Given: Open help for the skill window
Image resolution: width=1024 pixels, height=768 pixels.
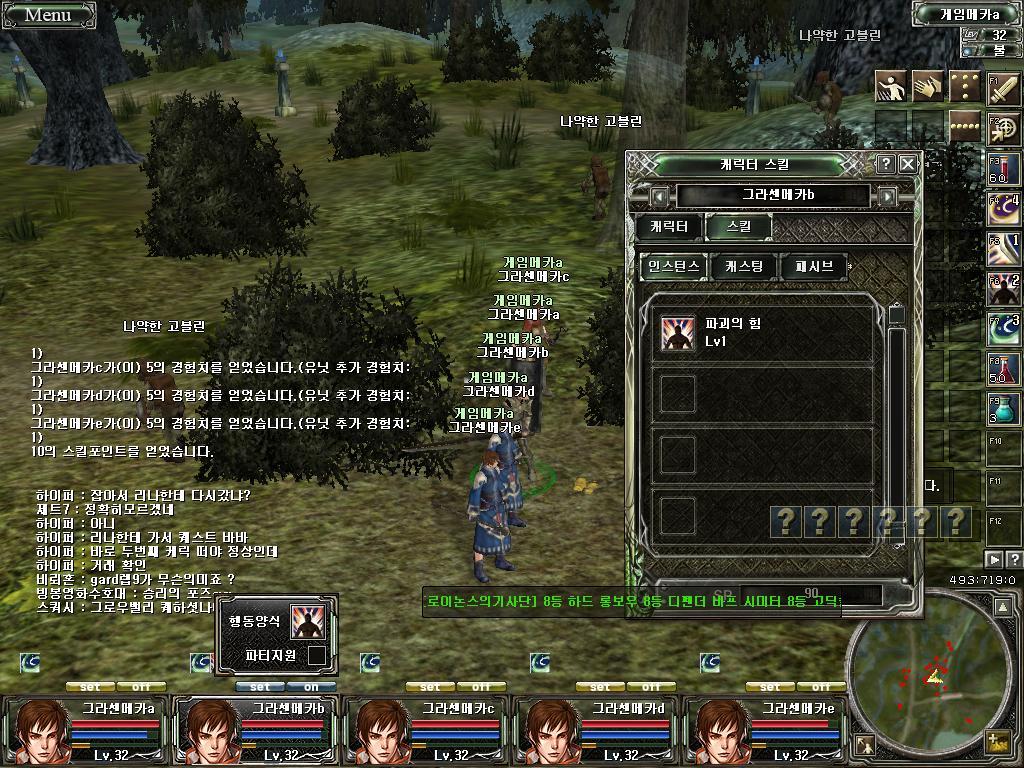Looking at the screenshot, I should (885, 164).
